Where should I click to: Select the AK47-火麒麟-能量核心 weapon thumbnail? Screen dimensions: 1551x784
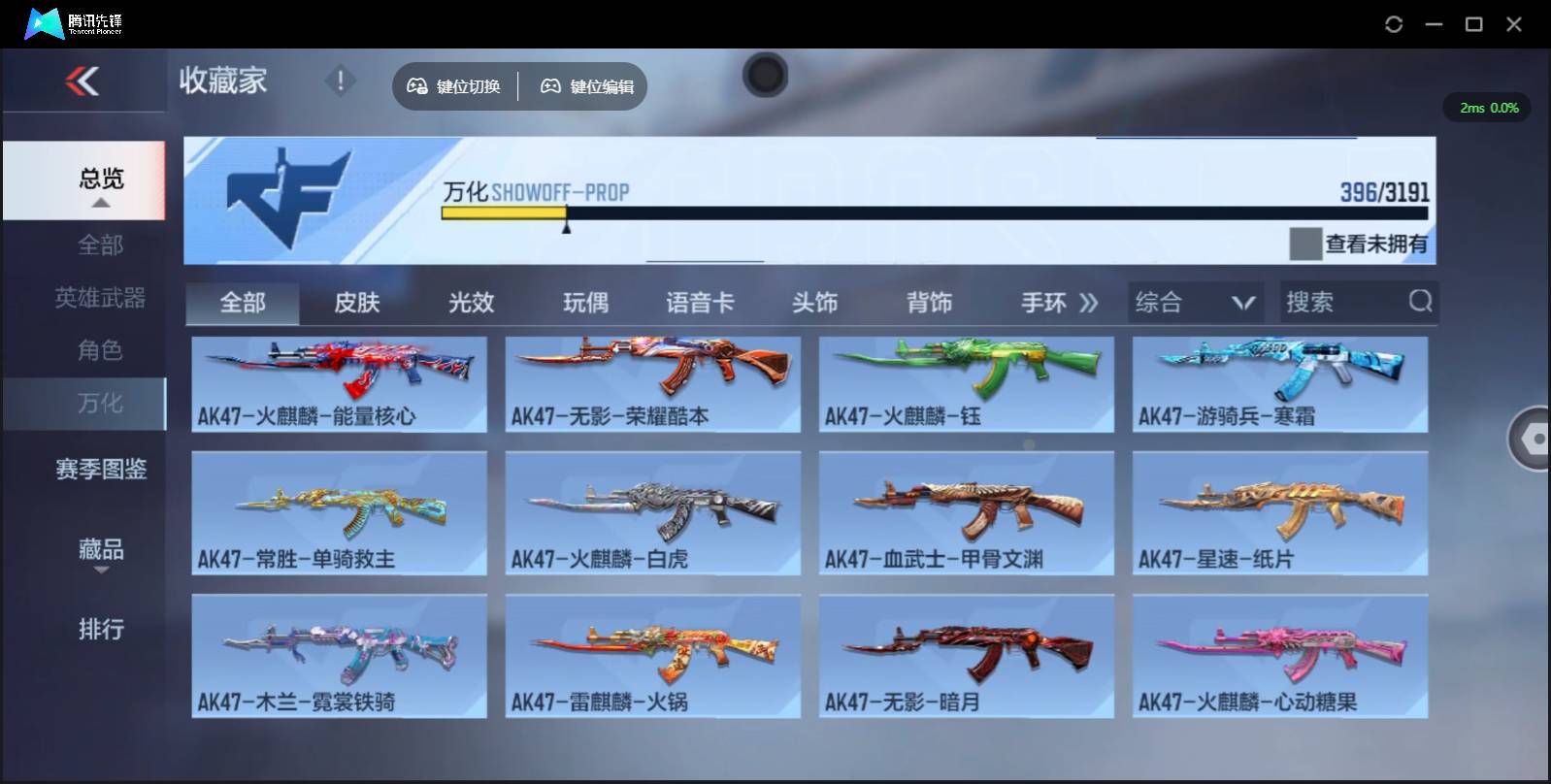(x=339, y=383)
